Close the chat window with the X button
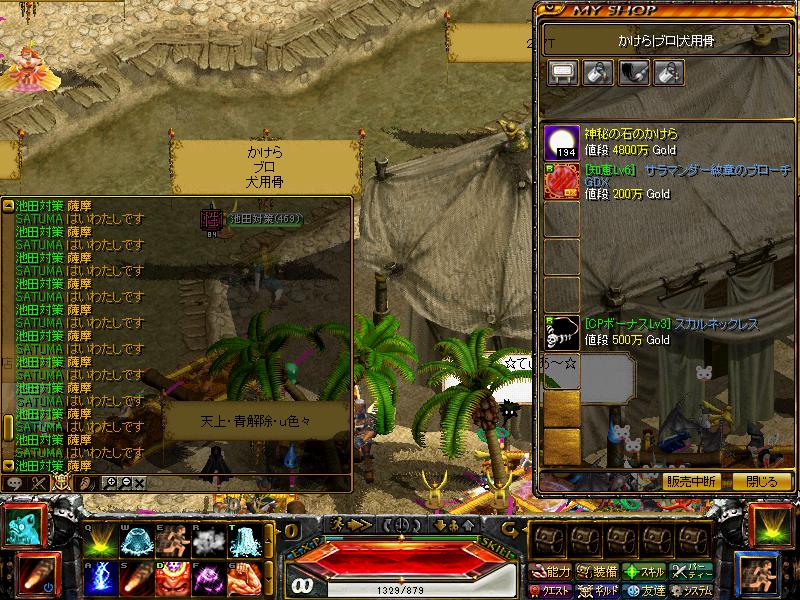Image resolution: width=800 pixels, height=600 pixels. [139, 483]
